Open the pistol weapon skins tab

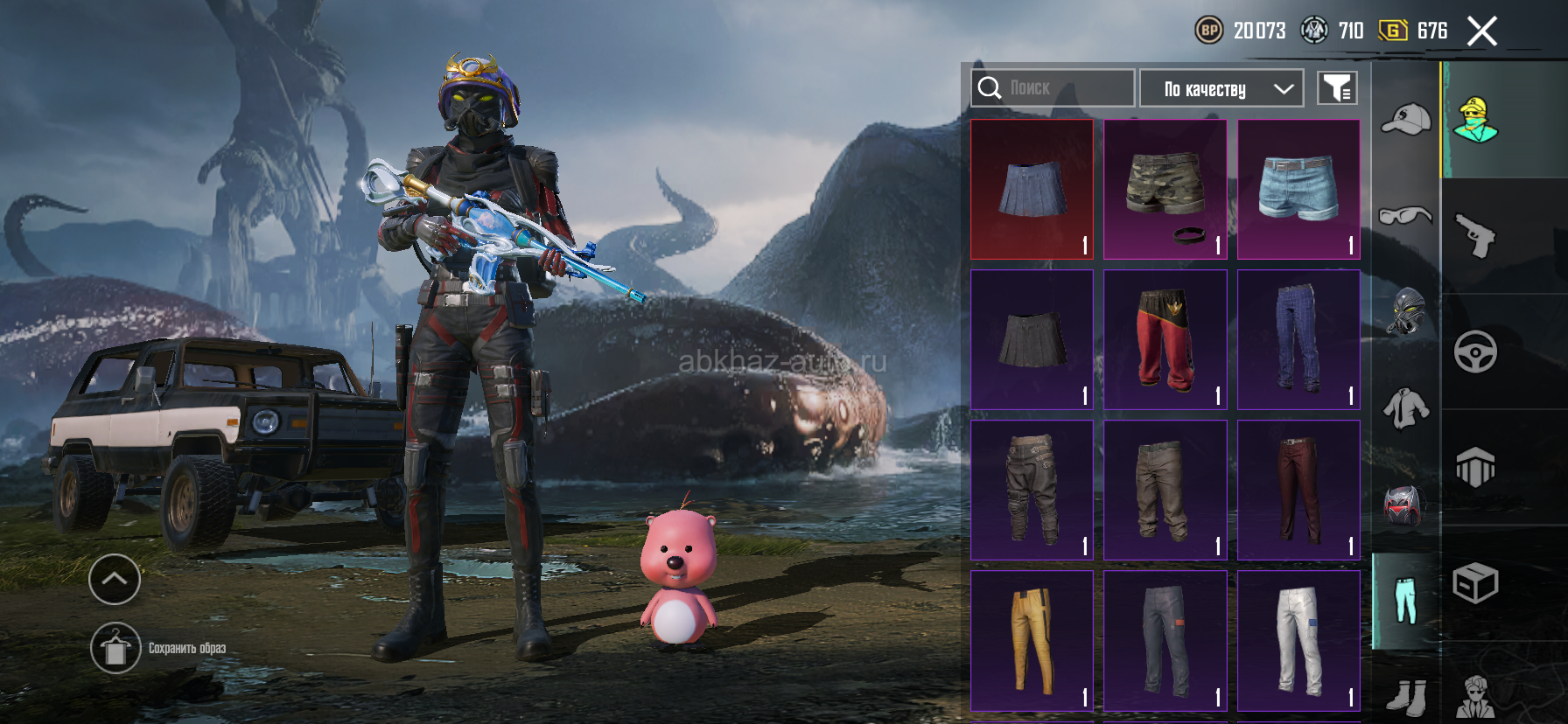point(1475,236)
